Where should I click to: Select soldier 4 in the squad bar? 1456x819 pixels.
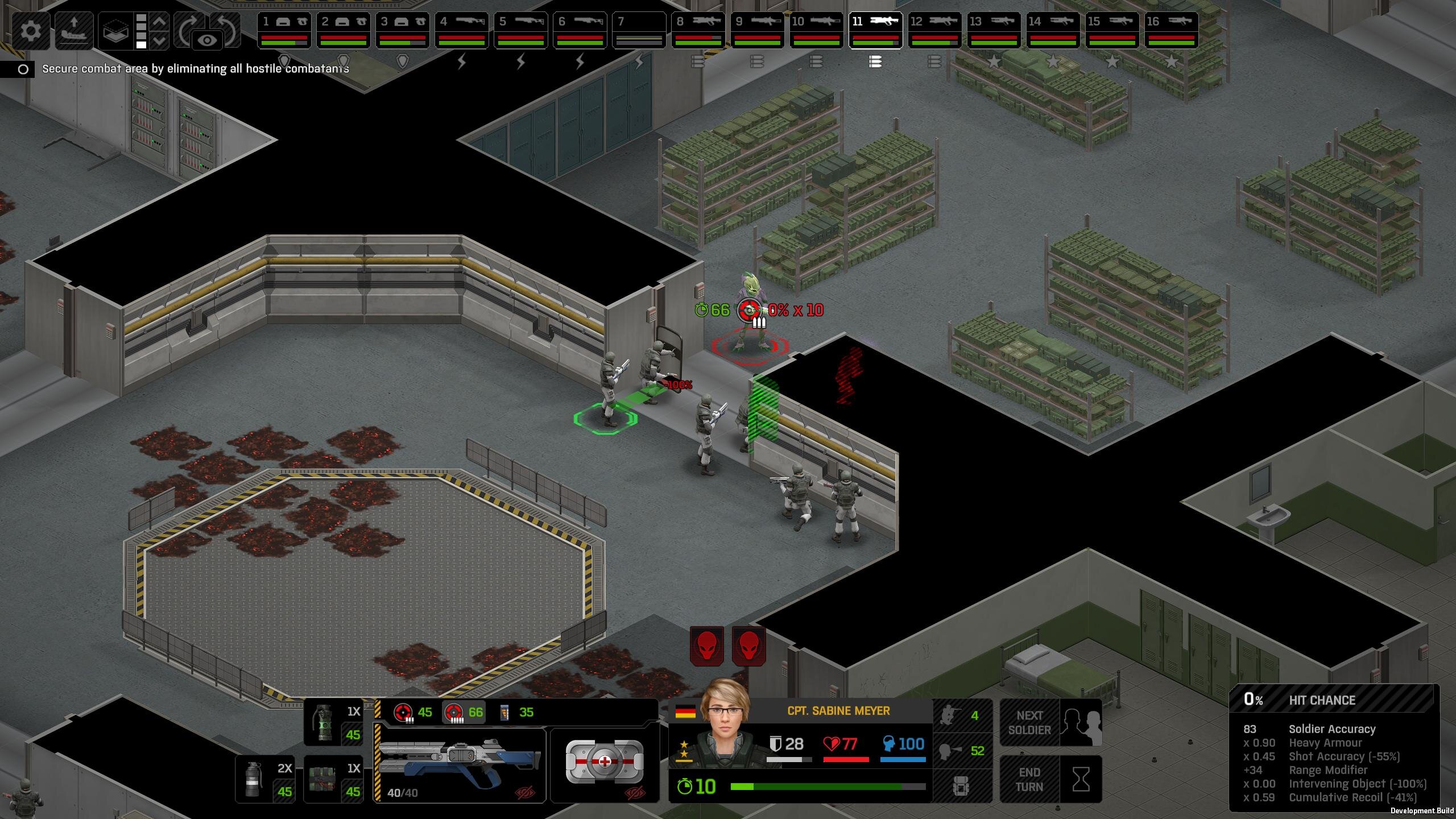pyautogui.click(x=461, y=30)
